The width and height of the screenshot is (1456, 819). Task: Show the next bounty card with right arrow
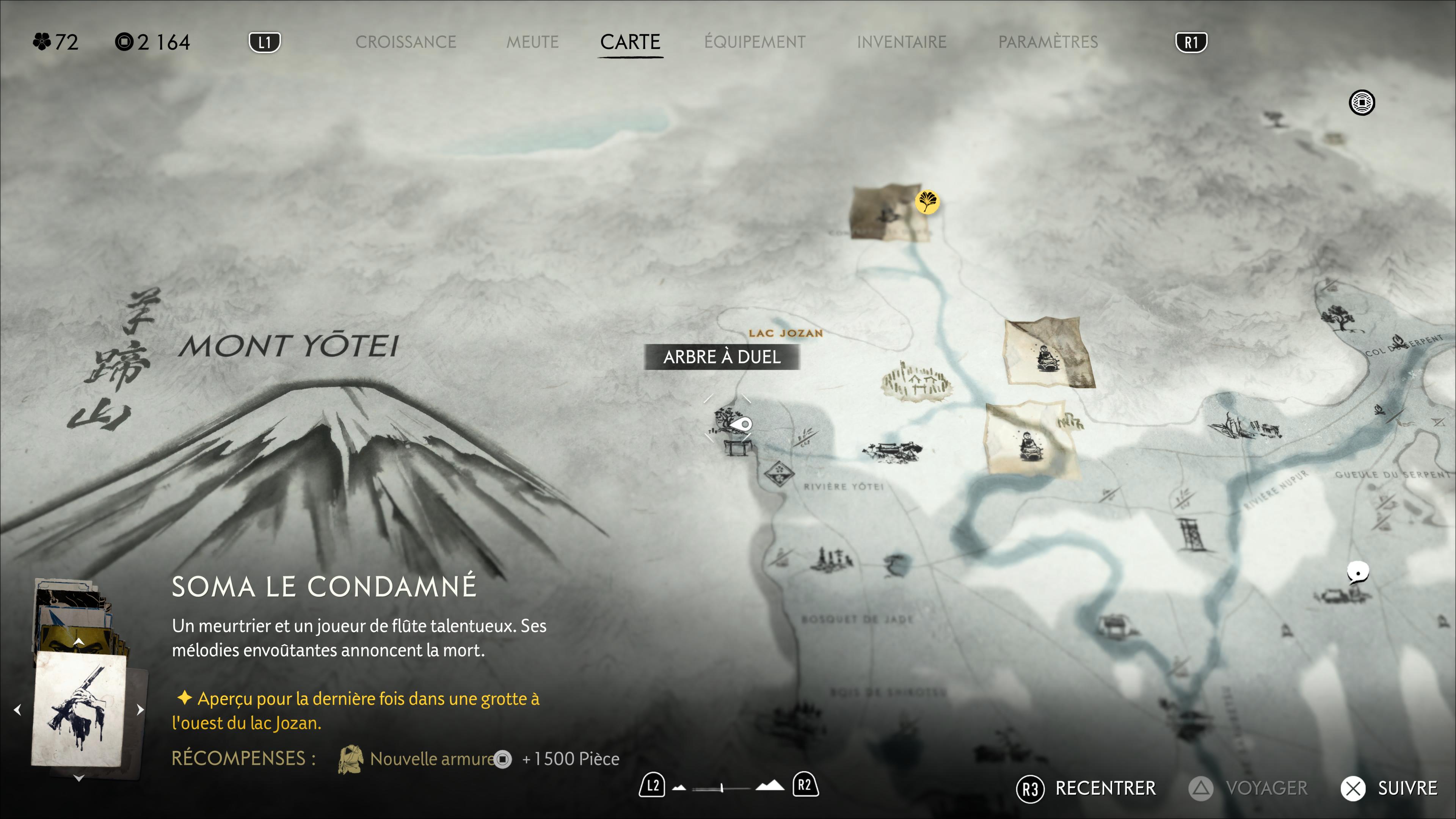140,710
